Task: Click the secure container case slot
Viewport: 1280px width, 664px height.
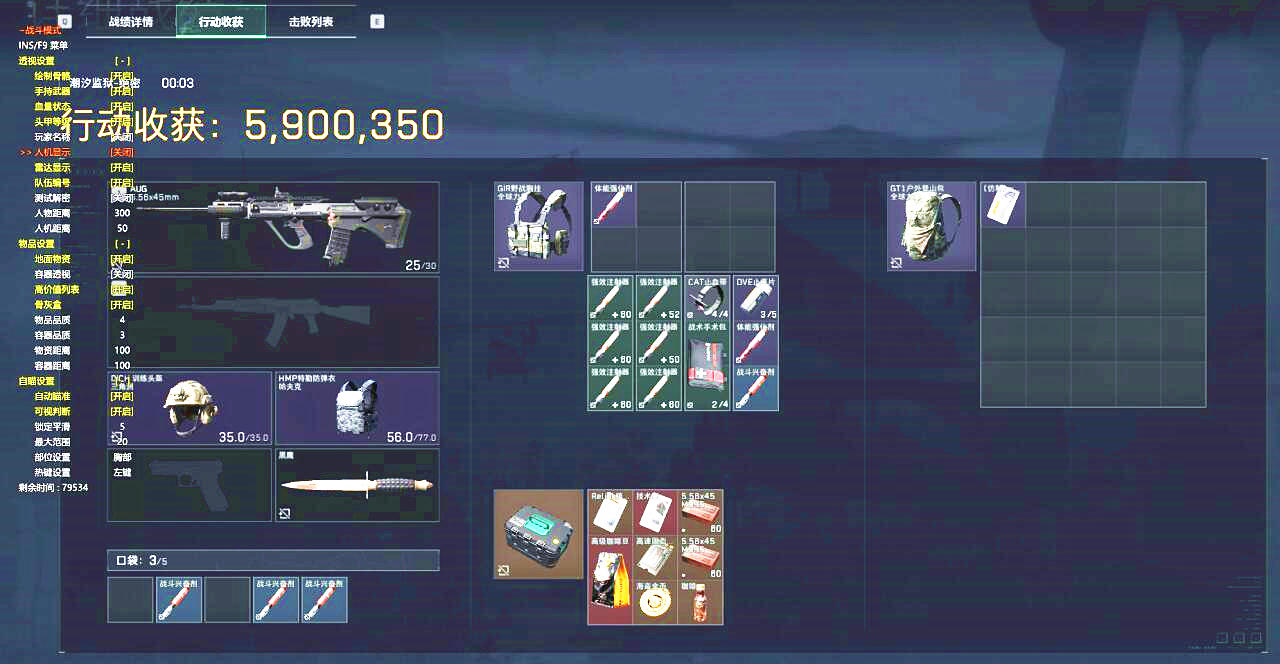Action: tap(539, 534)
